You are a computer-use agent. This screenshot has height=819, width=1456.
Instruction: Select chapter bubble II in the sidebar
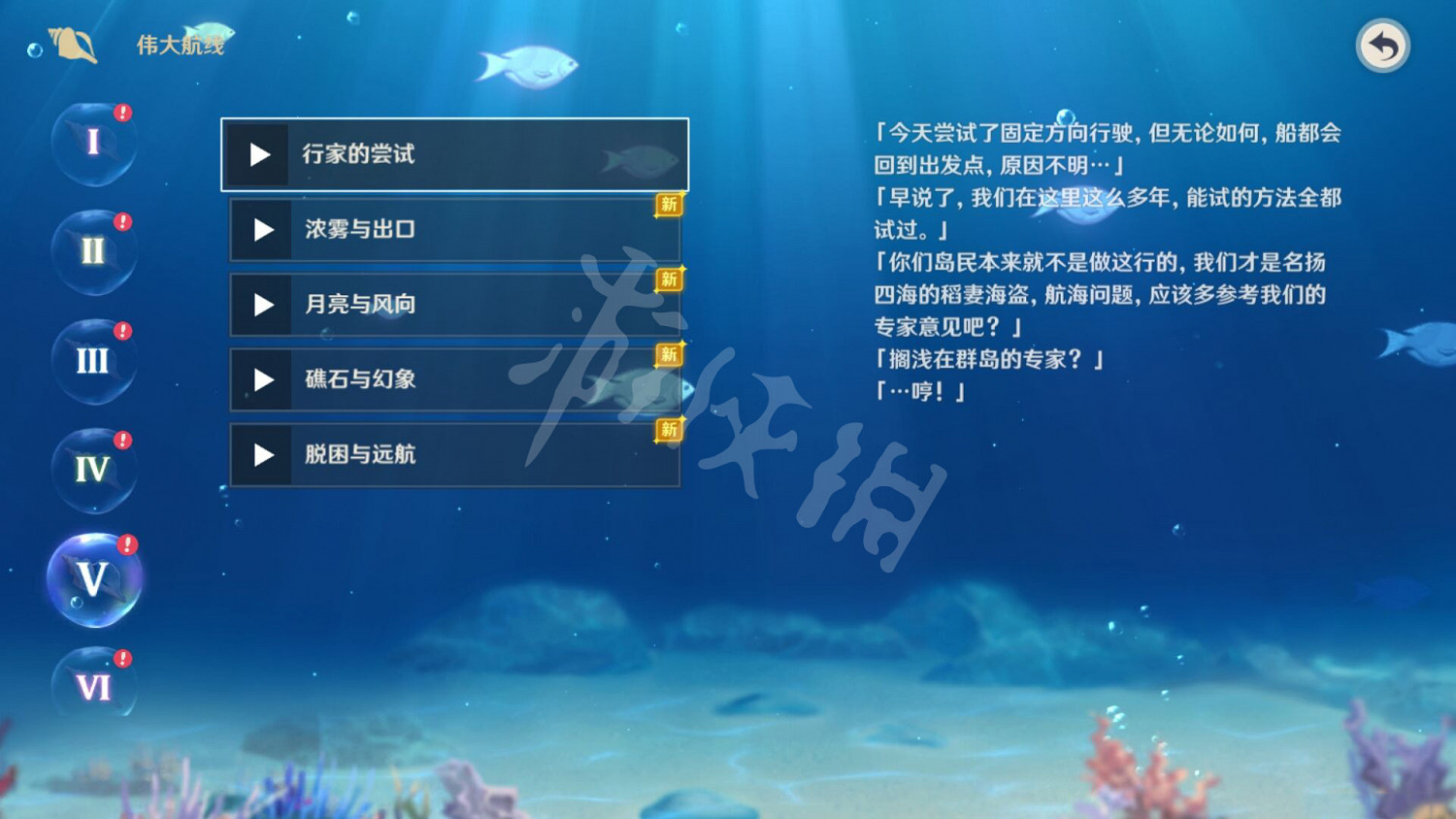(93, 252)
